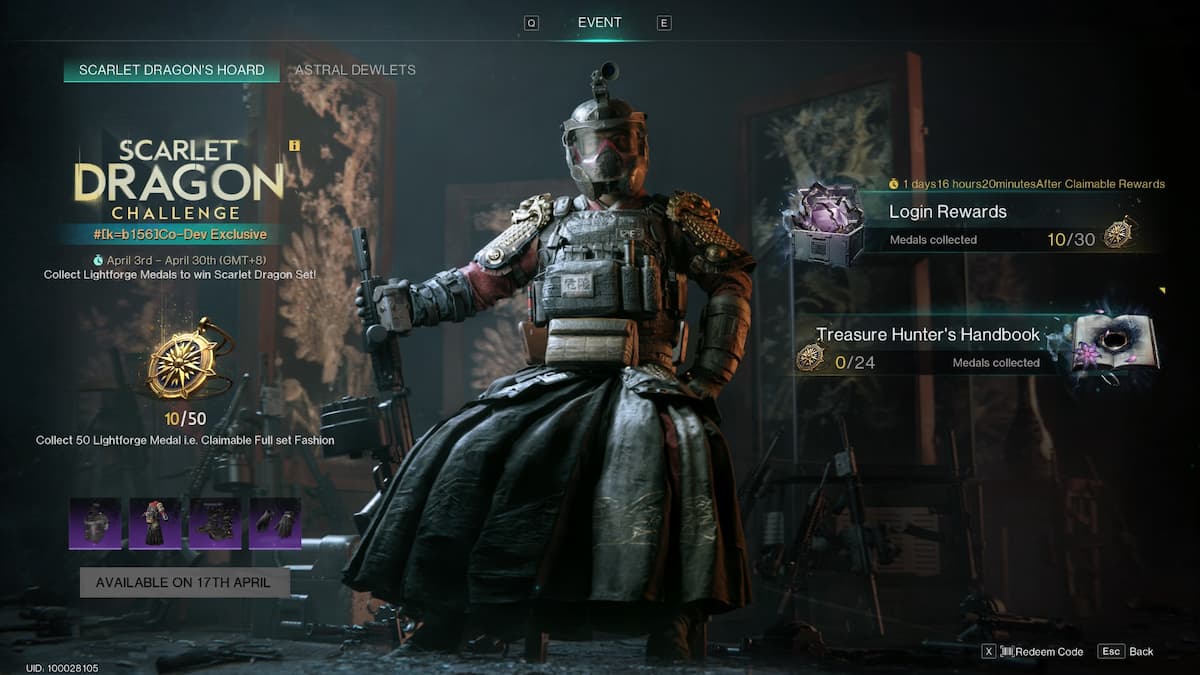Open the Astral Dewlets tab
Image resolution: width=1200 pixels, height=675 pixels.
(355, 70)
